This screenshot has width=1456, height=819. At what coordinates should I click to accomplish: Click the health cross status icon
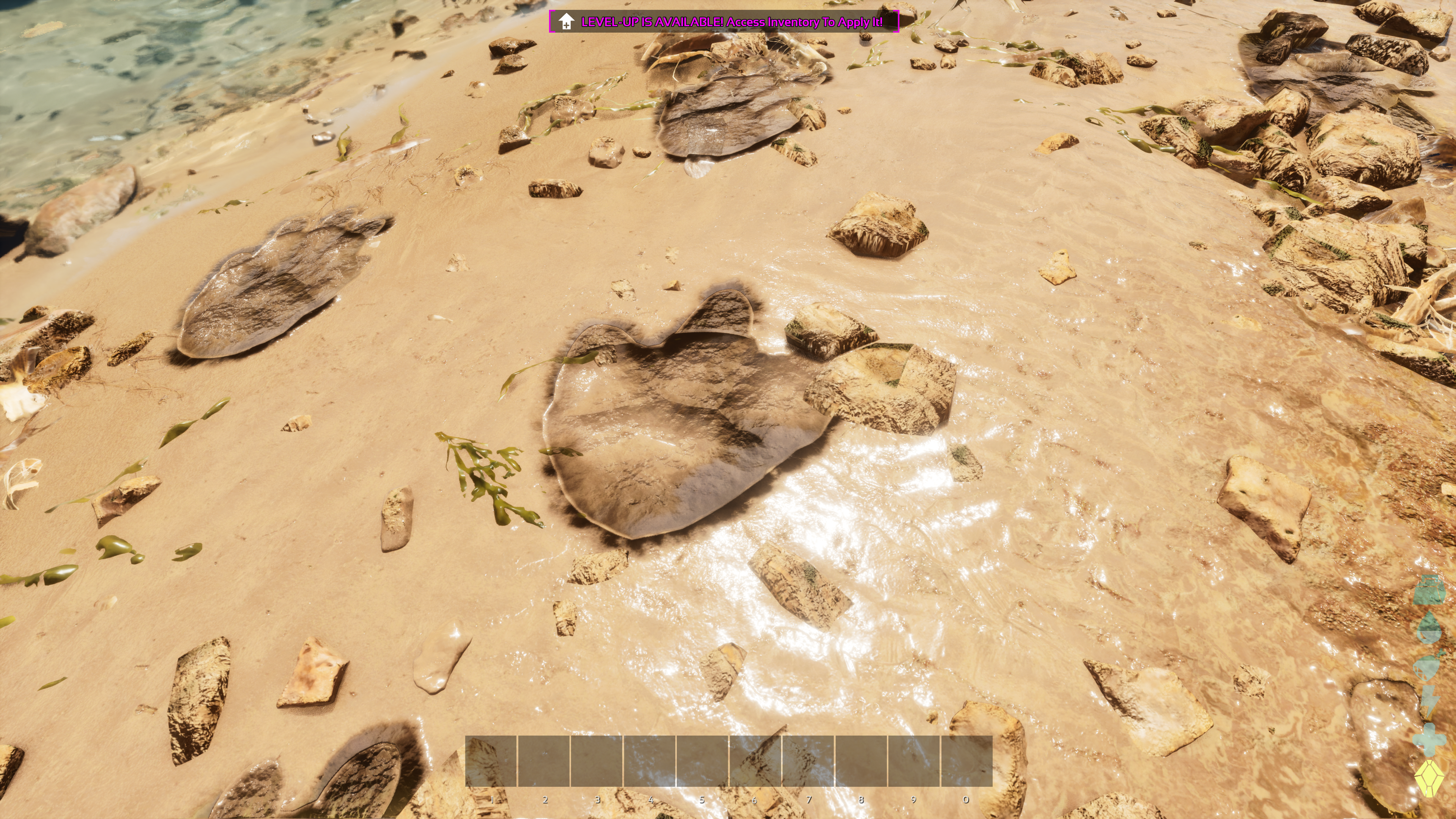[x=1429, y=739]
